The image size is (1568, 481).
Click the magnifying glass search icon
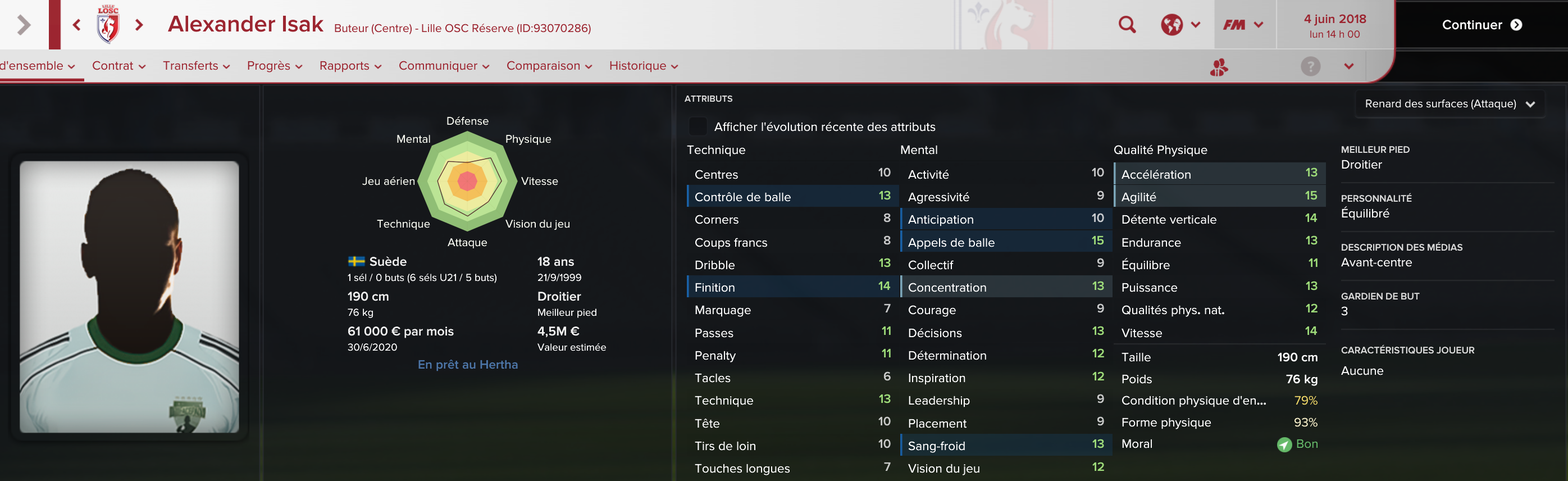pos(1127,25)
